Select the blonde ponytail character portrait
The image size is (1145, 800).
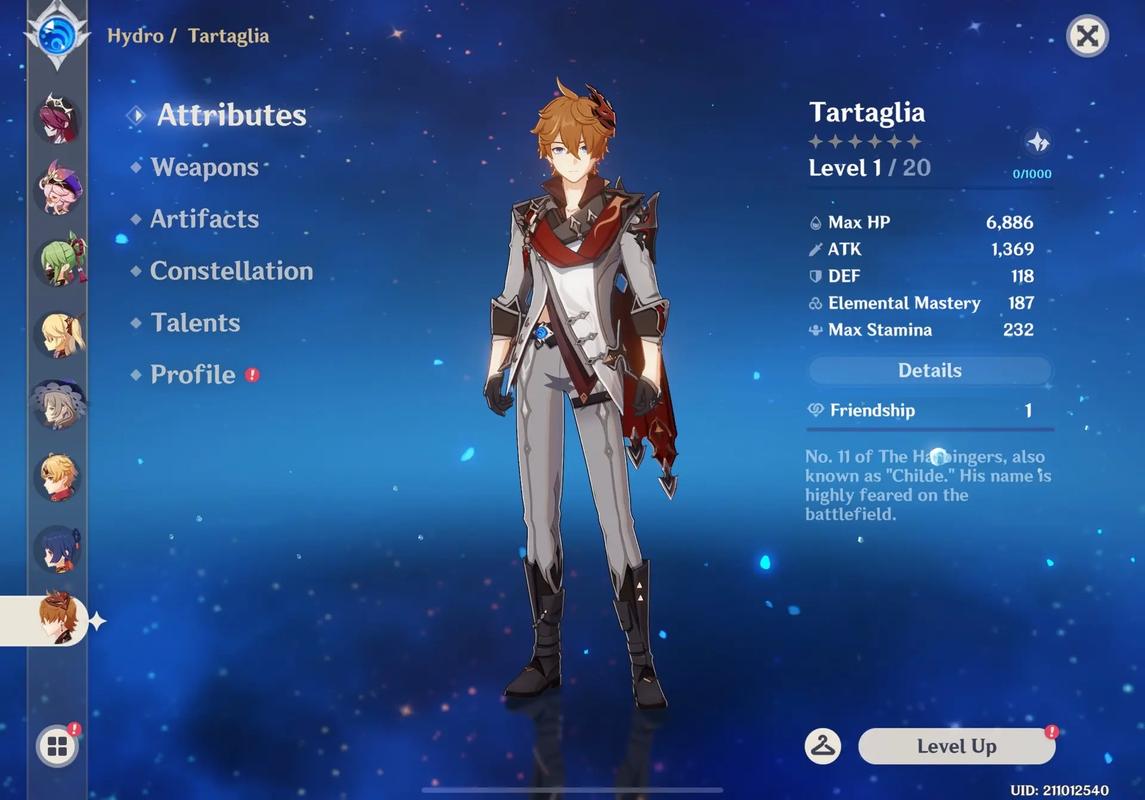pos(58,333)
